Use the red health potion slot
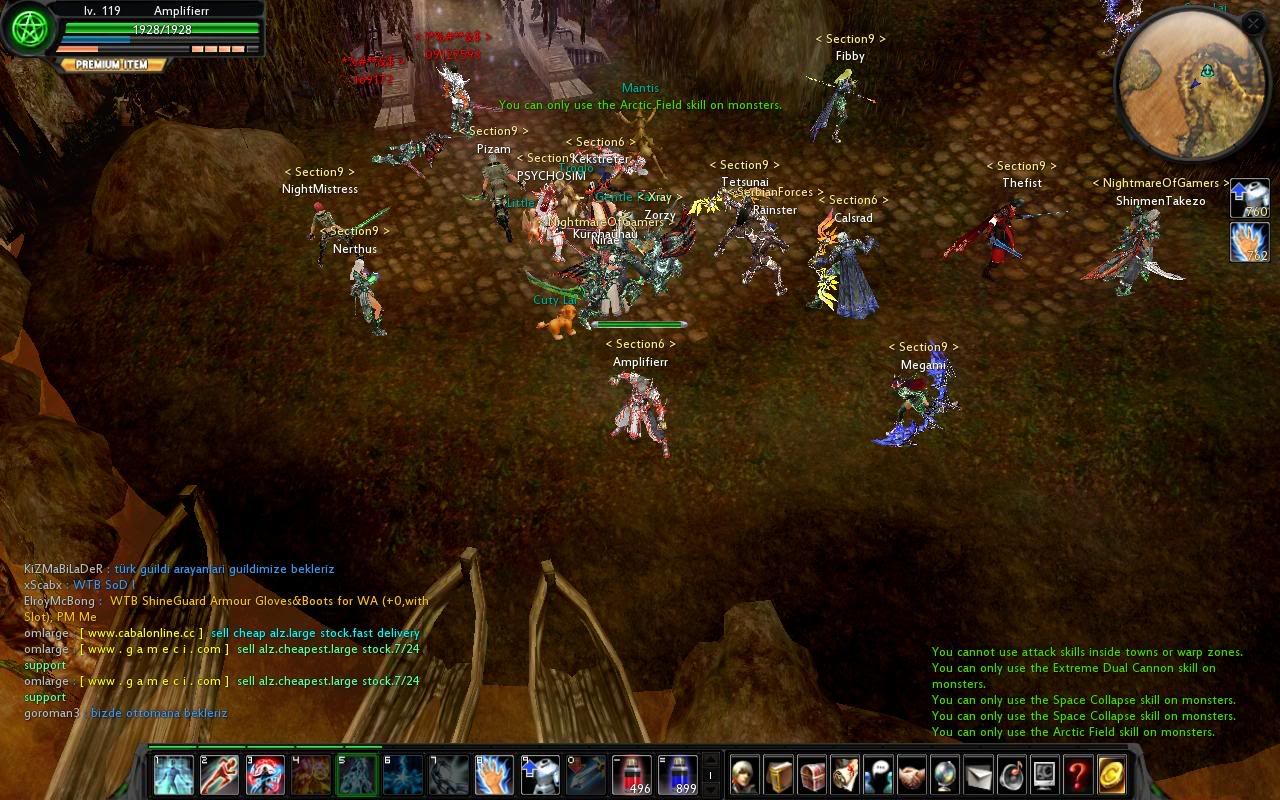Viewport: 1280px width, 800px height. [632, 775]
